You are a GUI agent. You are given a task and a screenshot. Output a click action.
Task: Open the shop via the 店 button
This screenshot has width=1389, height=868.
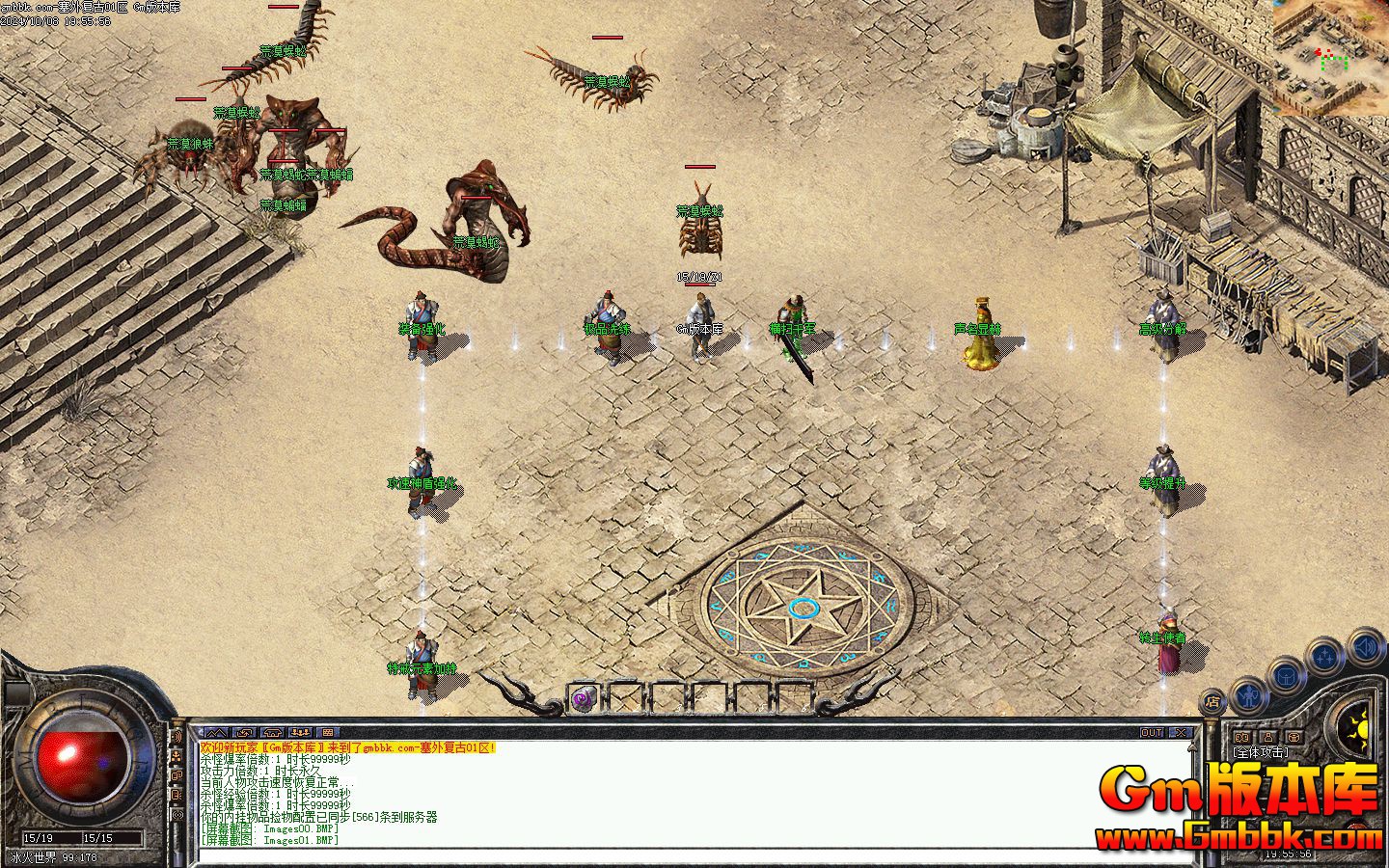click(x=1214, y=702)
